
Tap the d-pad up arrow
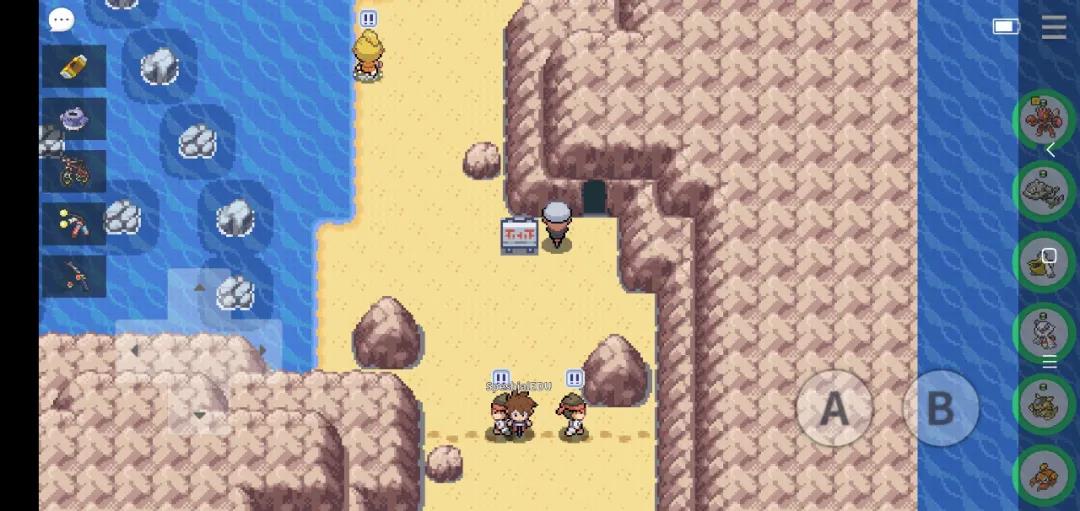coord(198,288)
